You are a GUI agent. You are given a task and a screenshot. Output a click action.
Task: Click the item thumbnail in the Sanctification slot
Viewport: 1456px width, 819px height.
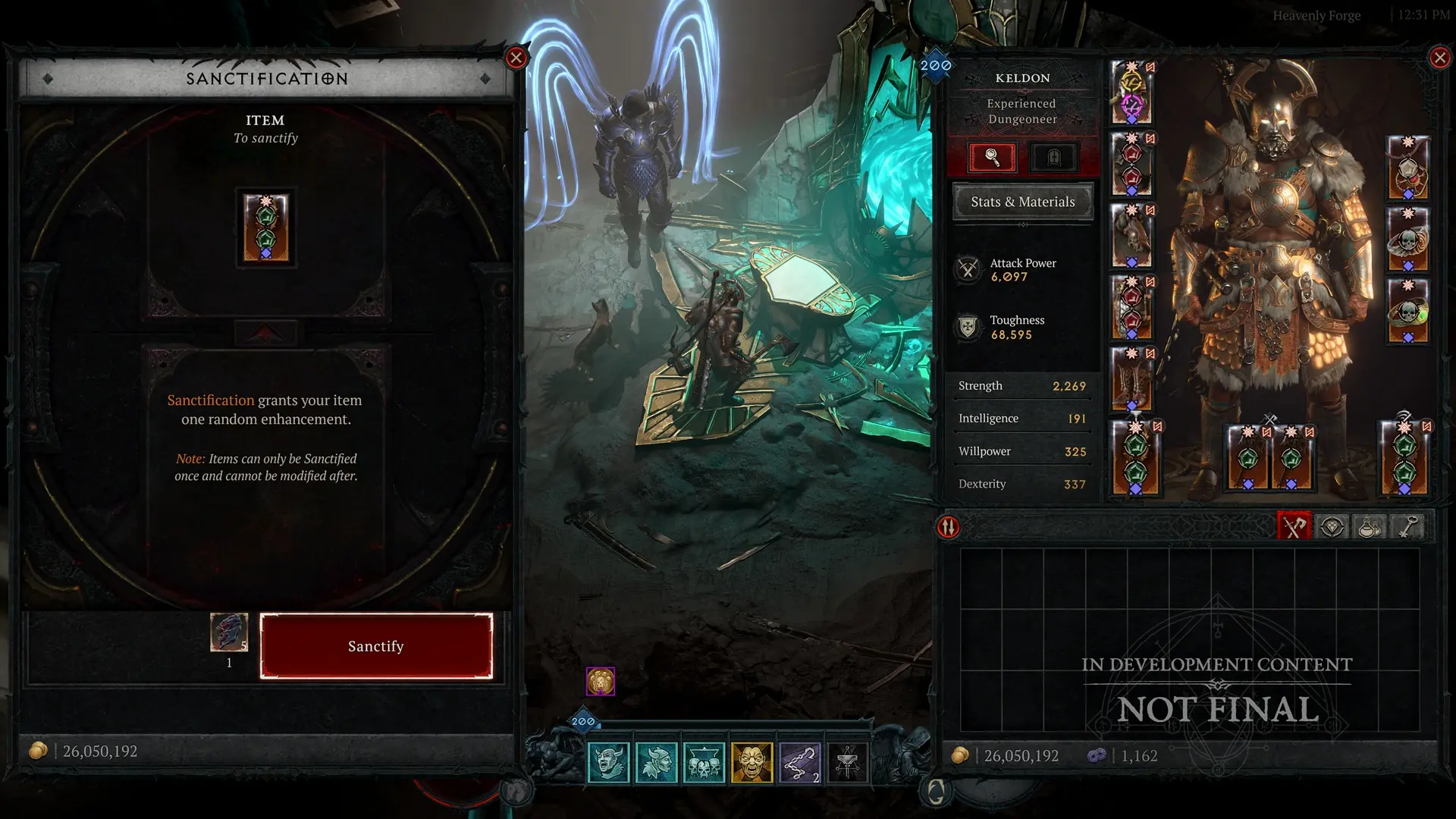pyautogui.click(x=267, y=227)
